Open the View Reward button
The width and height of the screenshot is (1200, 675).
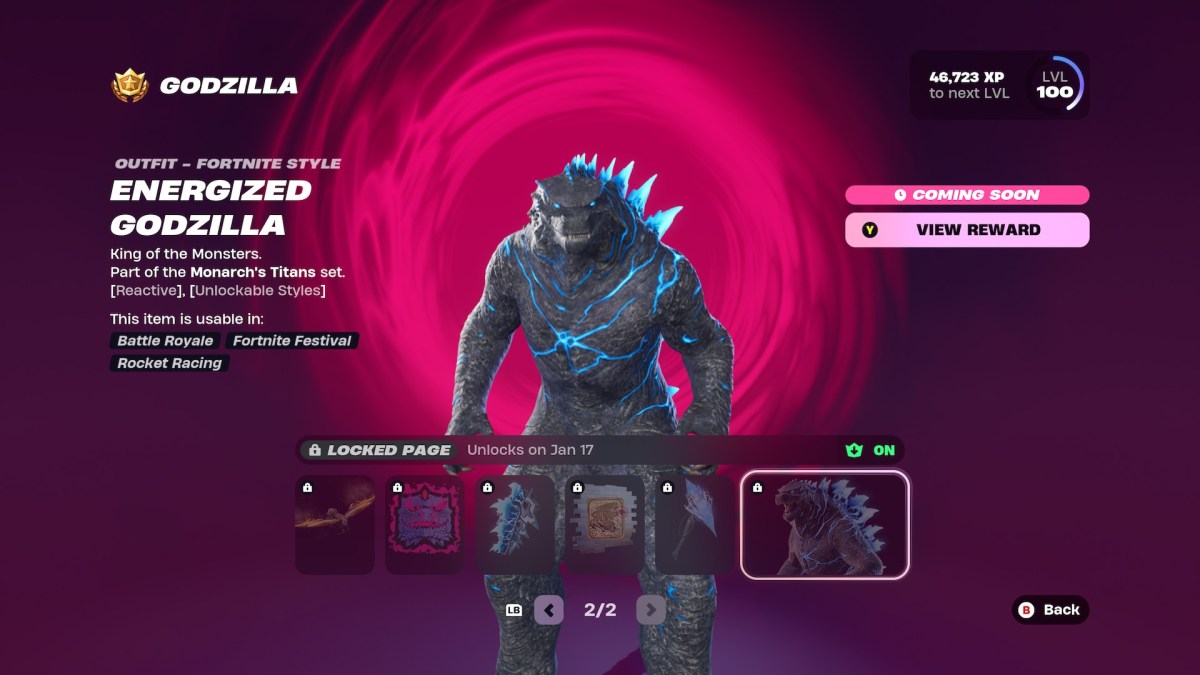(x=967, y=230)
